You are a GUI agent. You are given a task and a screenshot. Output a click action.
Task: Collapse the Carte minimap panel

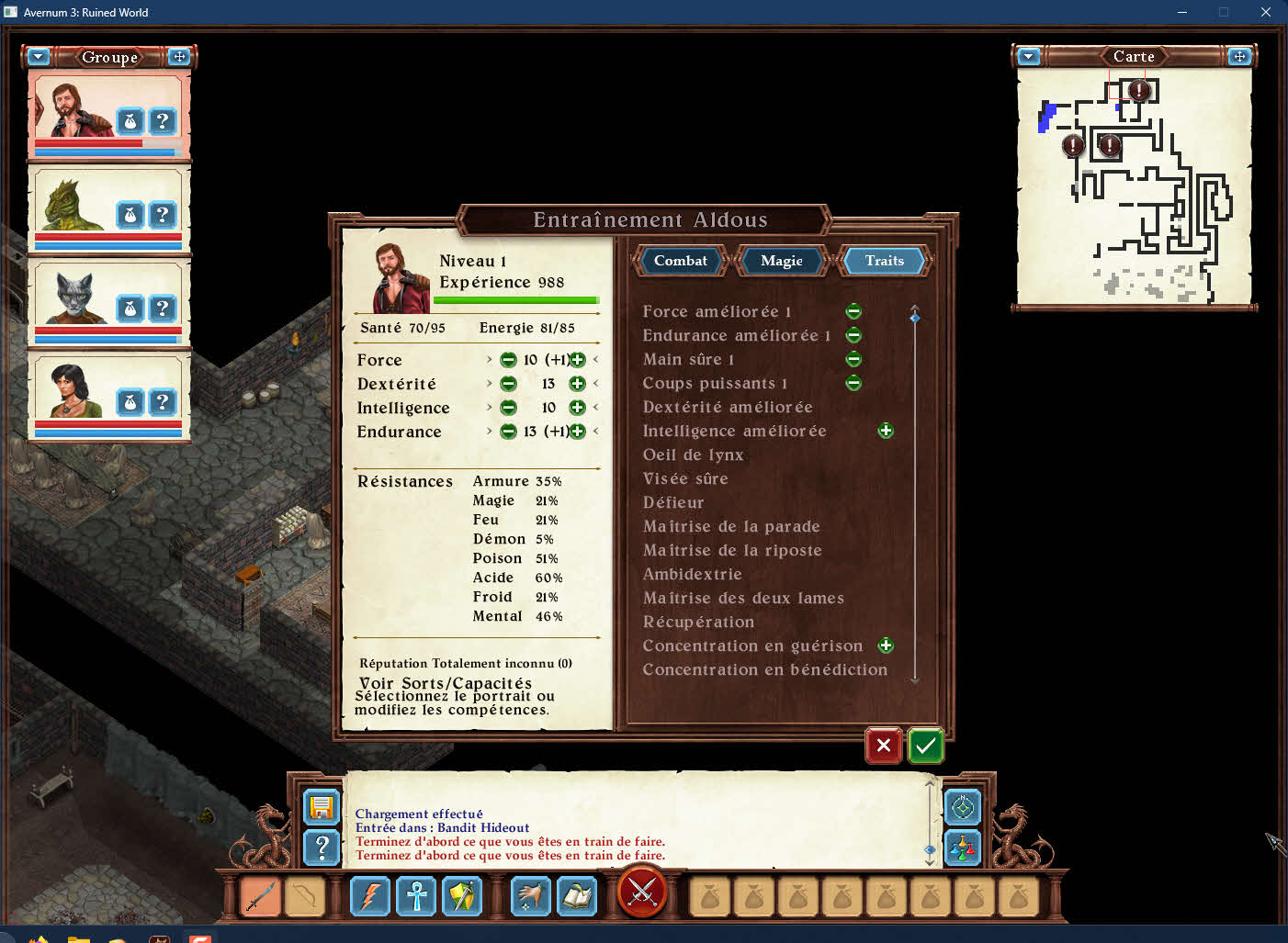[x=1029, y=57]
